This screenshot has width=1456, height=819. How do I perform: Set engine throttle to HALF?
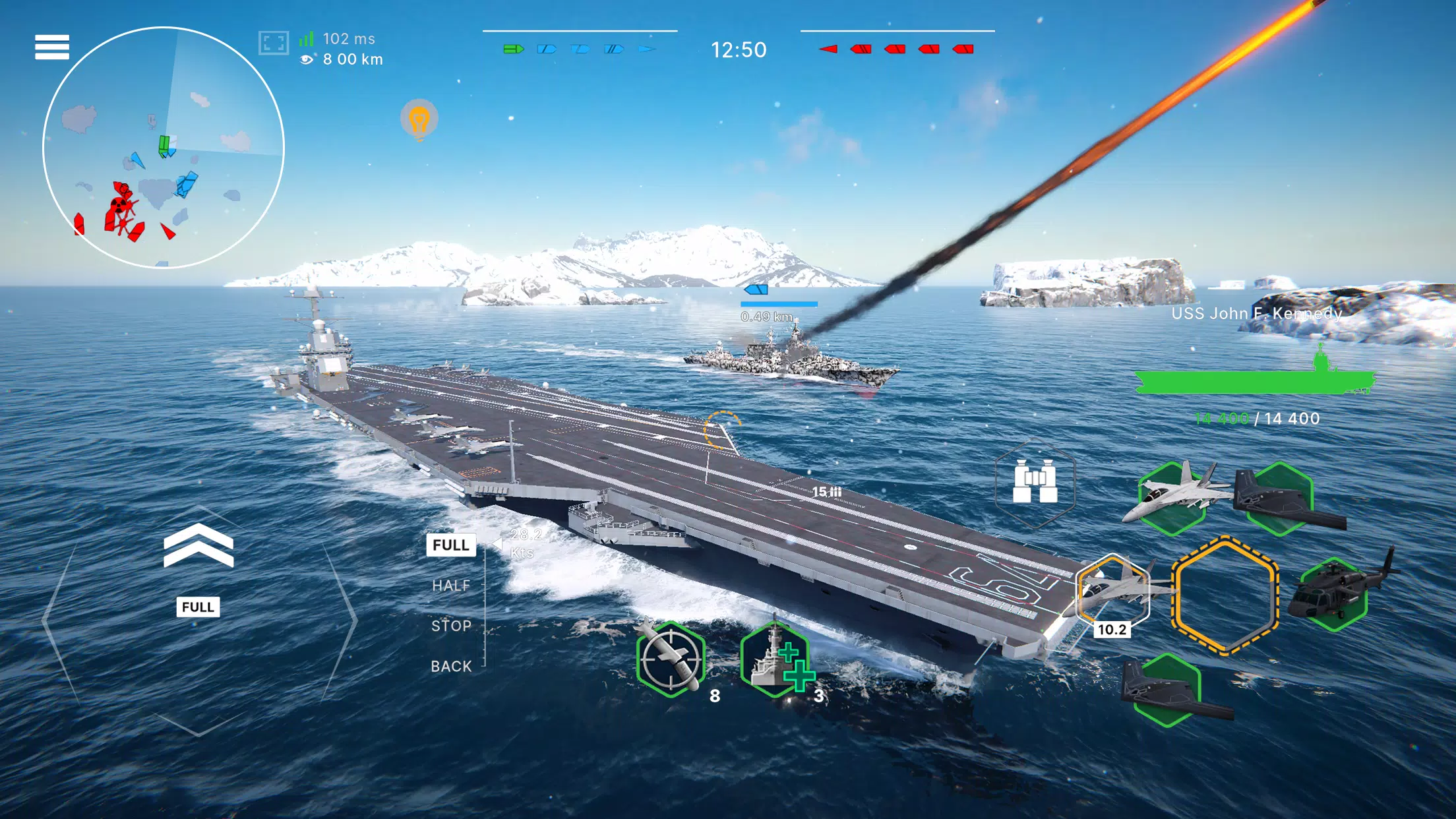tap(451, 586)
